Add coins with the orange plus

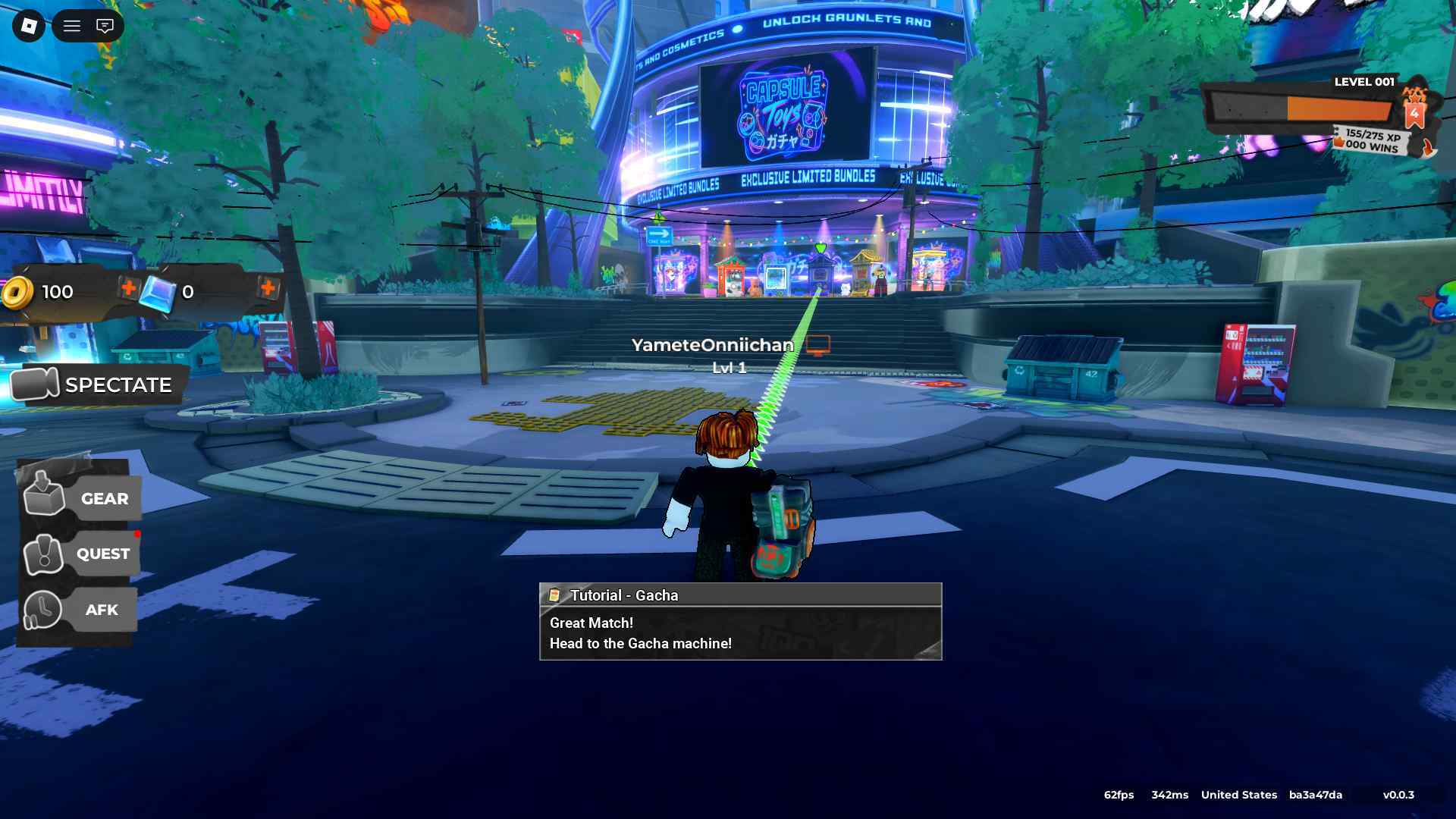(129, 288)
